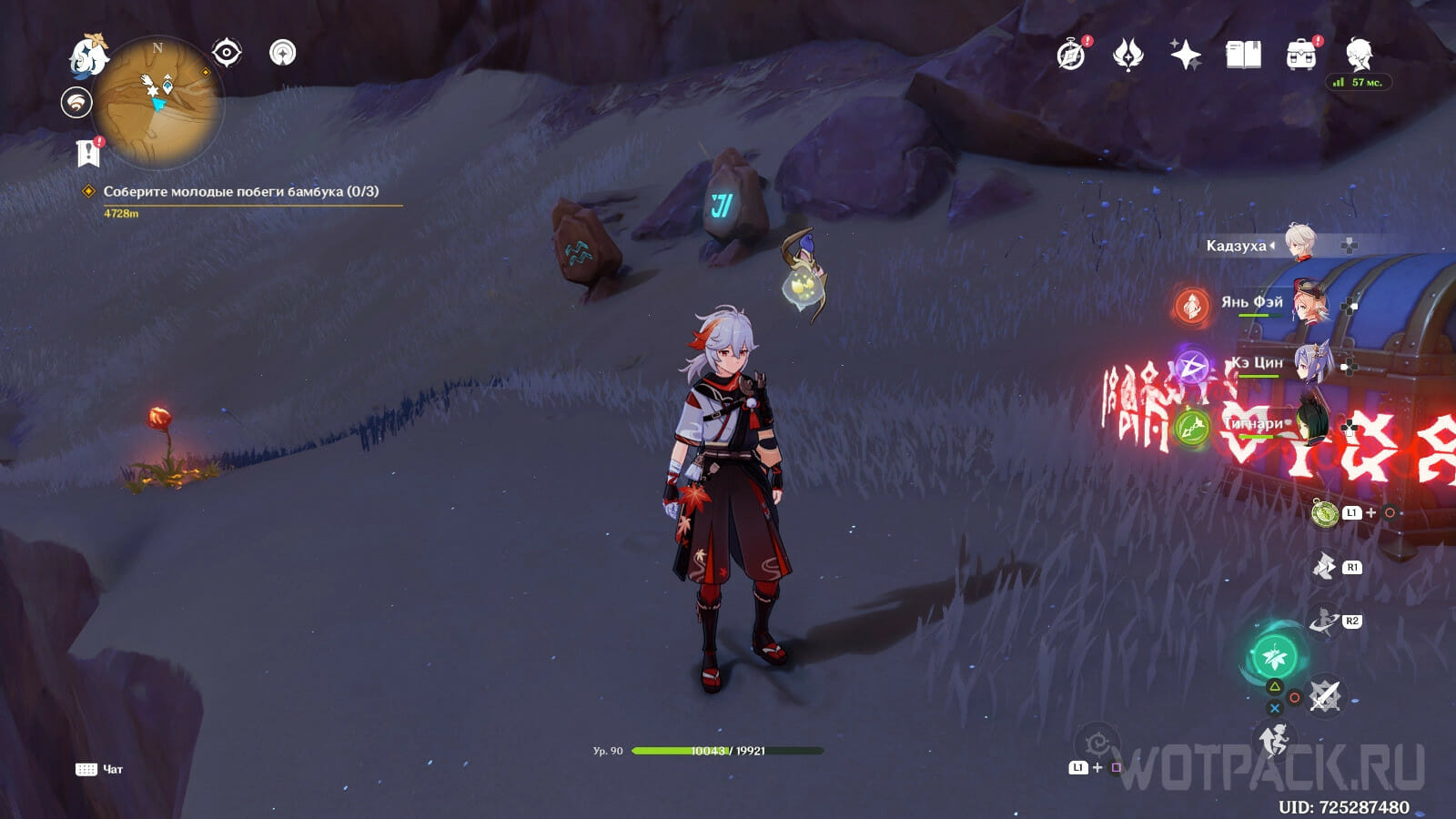Viewport: 1456px width, 819px height.
Task: Open the events compass icon
Action: pyautogui.click(x=1071, y=56)
